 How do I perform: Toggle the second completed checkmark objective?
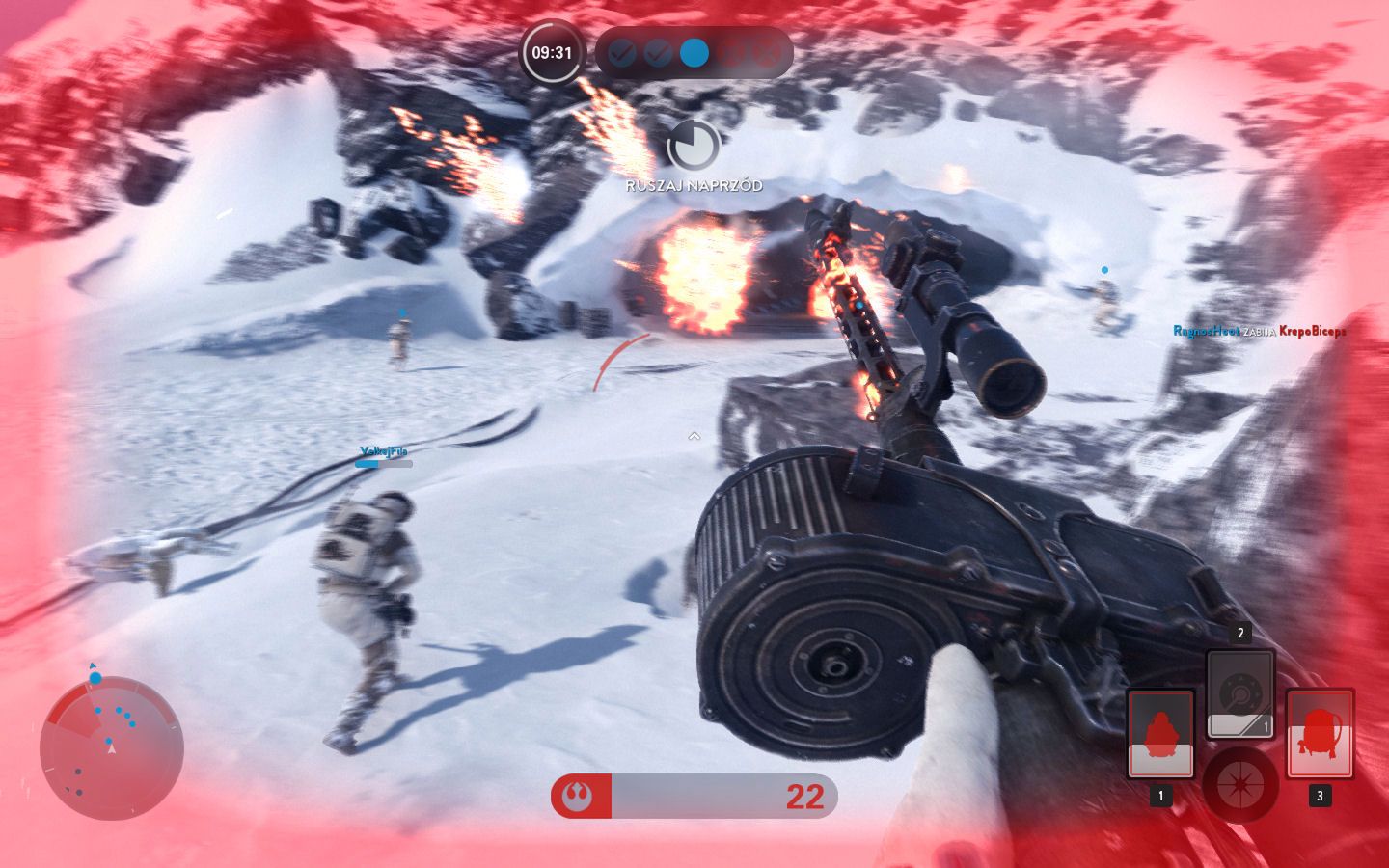pyautogui.click(x=658, y=53)
